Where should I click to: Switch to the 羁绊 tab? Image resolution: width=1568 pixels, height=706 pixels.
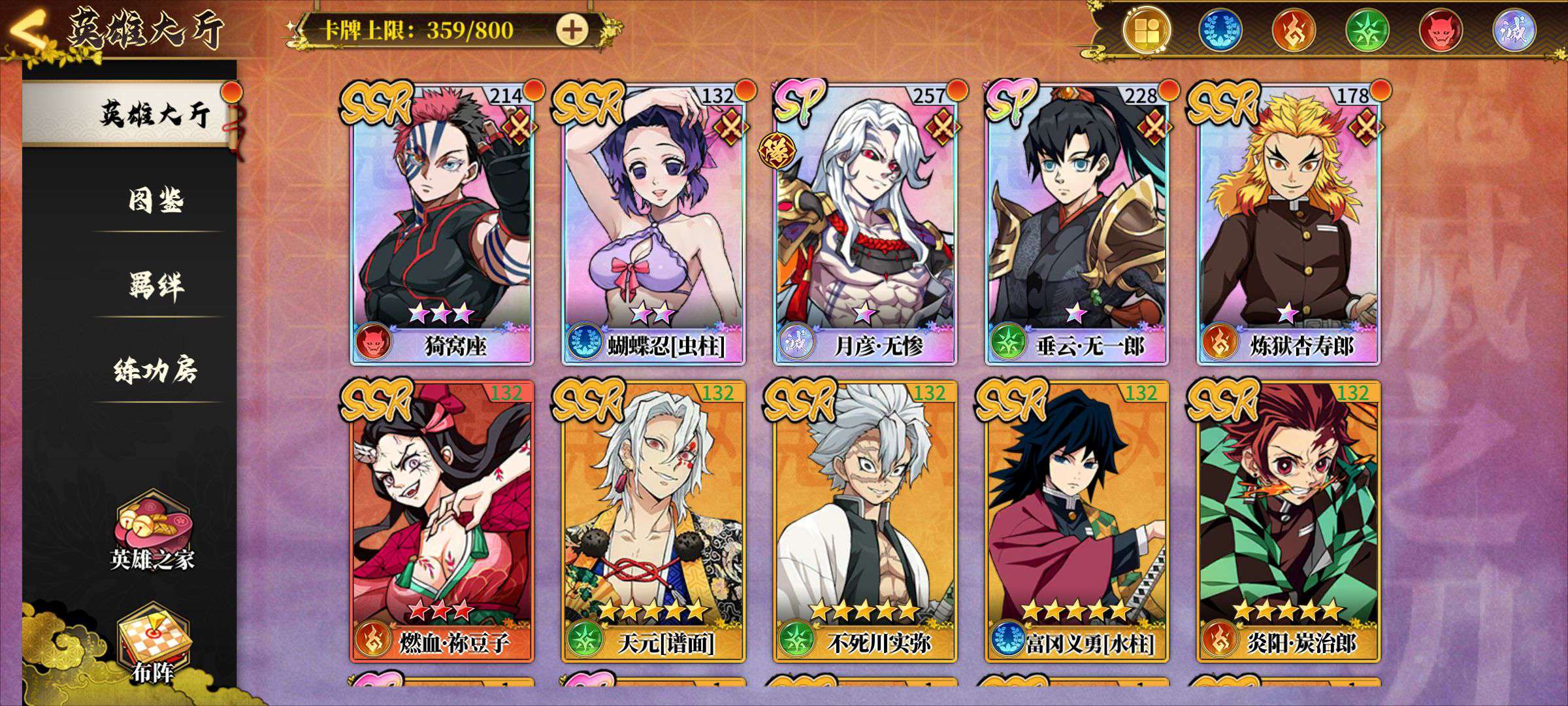[155, 286]
